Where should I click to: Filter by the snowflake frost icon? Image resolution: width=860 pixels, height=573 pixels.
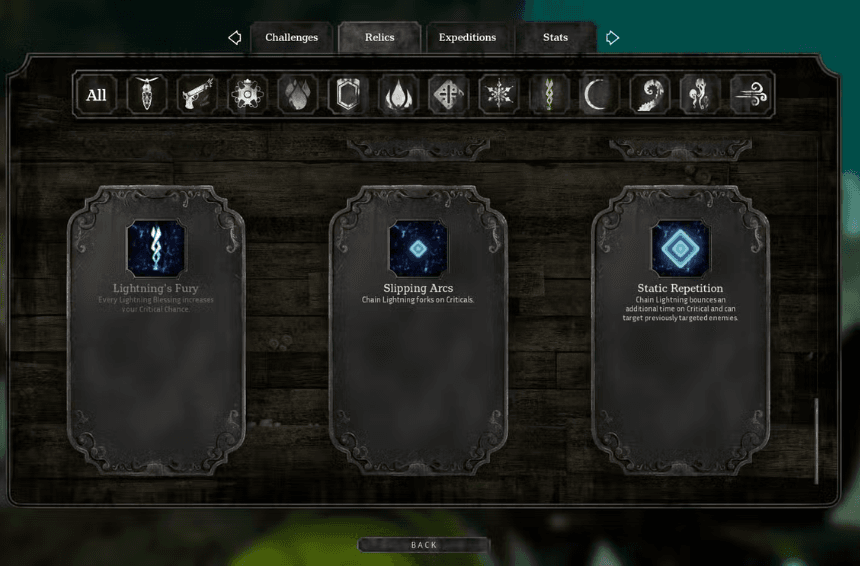pyautogui.click(x=498, y=95)
